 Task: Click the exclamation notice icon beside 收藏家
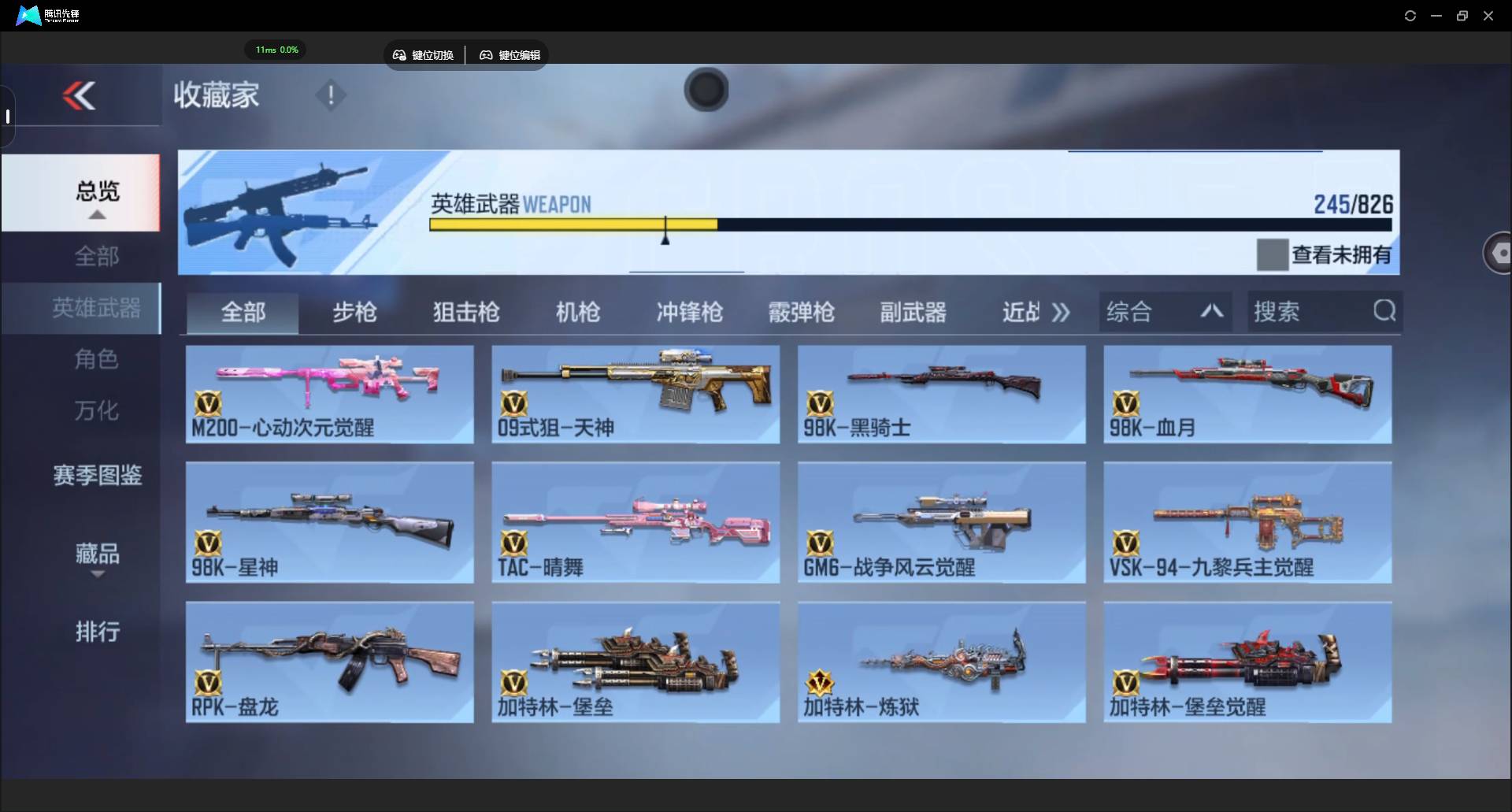coord(330,95)
